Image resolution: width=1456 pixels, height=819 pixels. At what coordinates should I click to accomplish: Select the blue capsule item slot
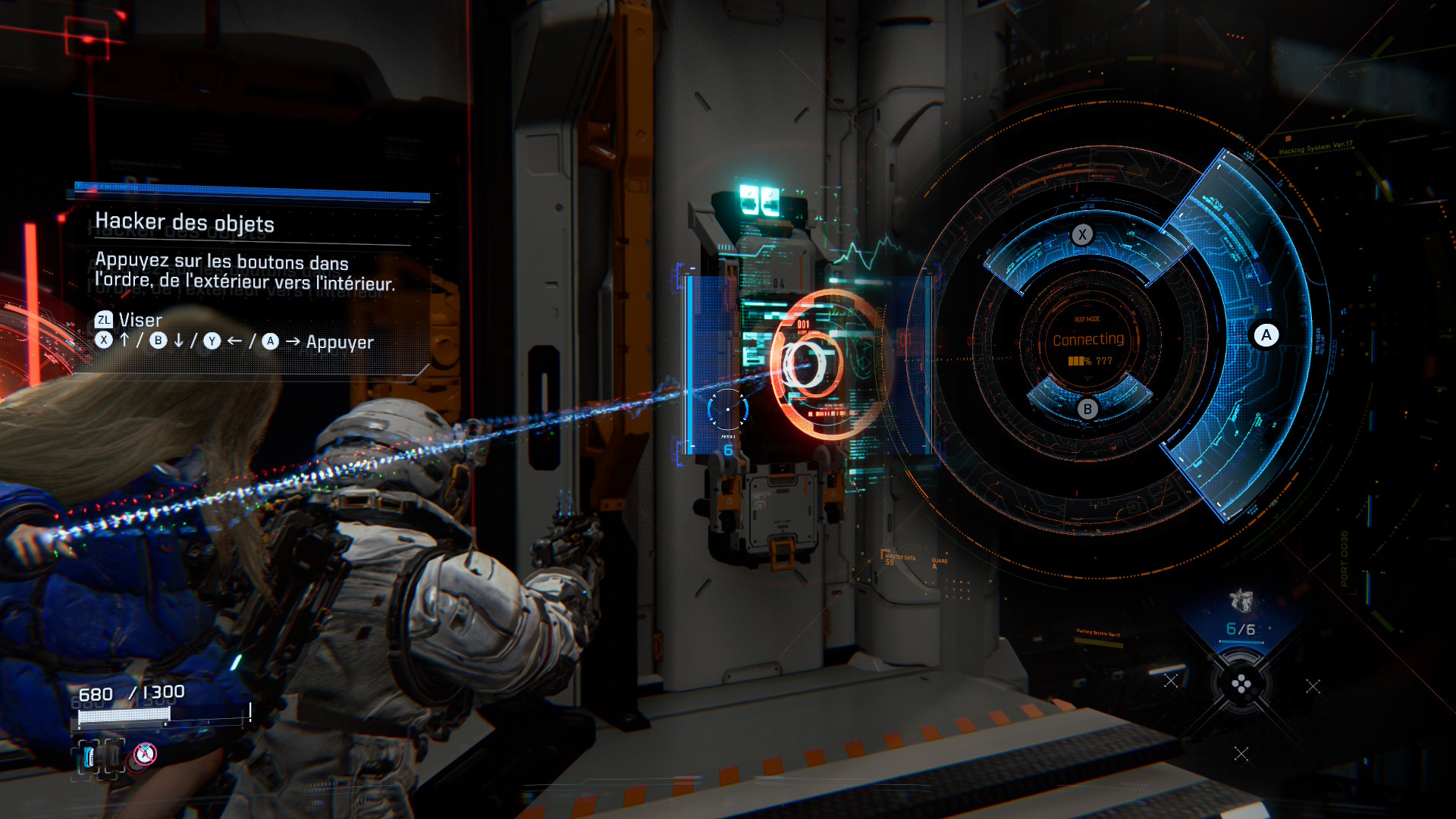tap(90, 756)
